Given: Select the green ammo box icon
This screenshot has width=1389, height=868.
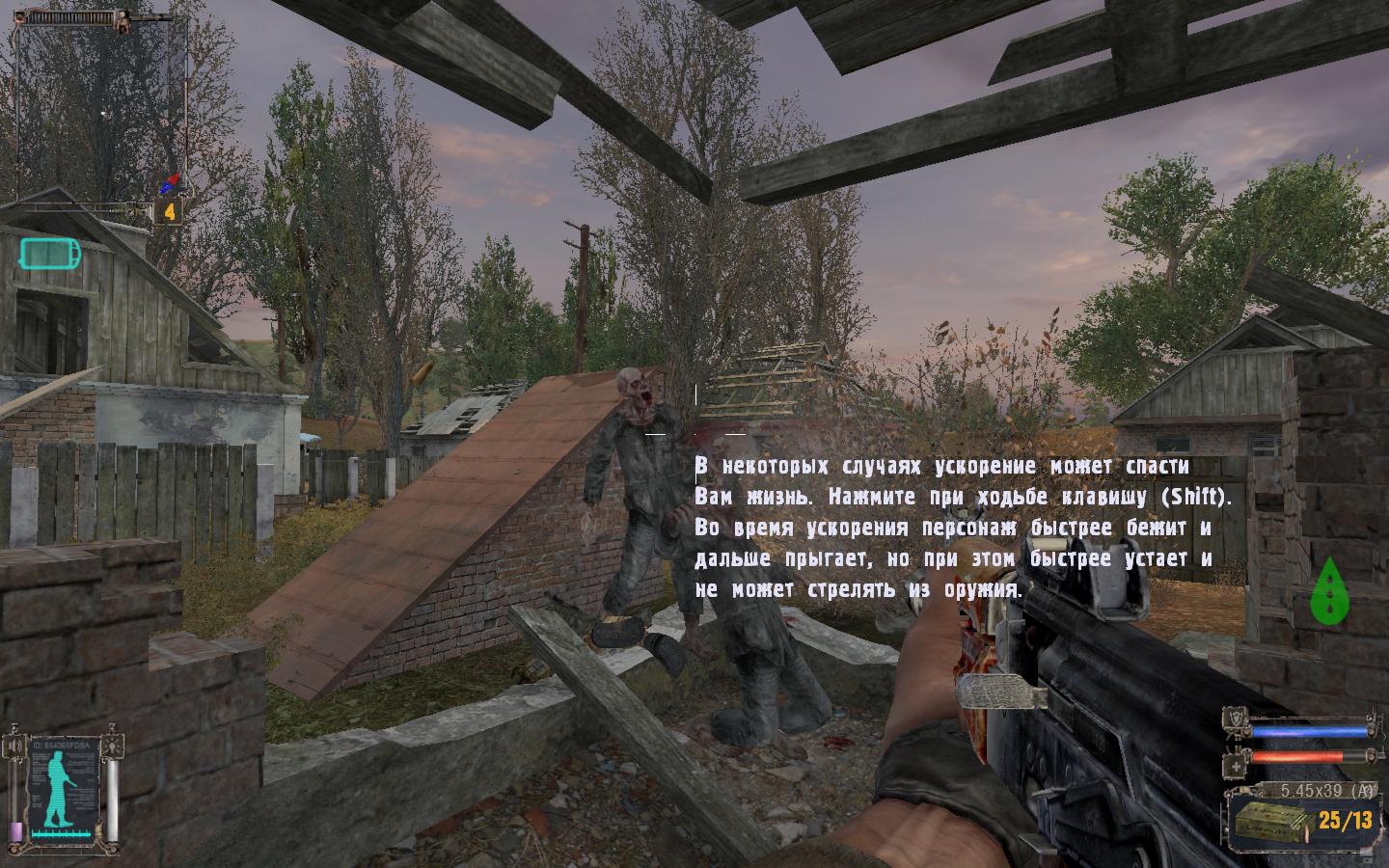Looking at the screenshot, I should point(1275,821).
